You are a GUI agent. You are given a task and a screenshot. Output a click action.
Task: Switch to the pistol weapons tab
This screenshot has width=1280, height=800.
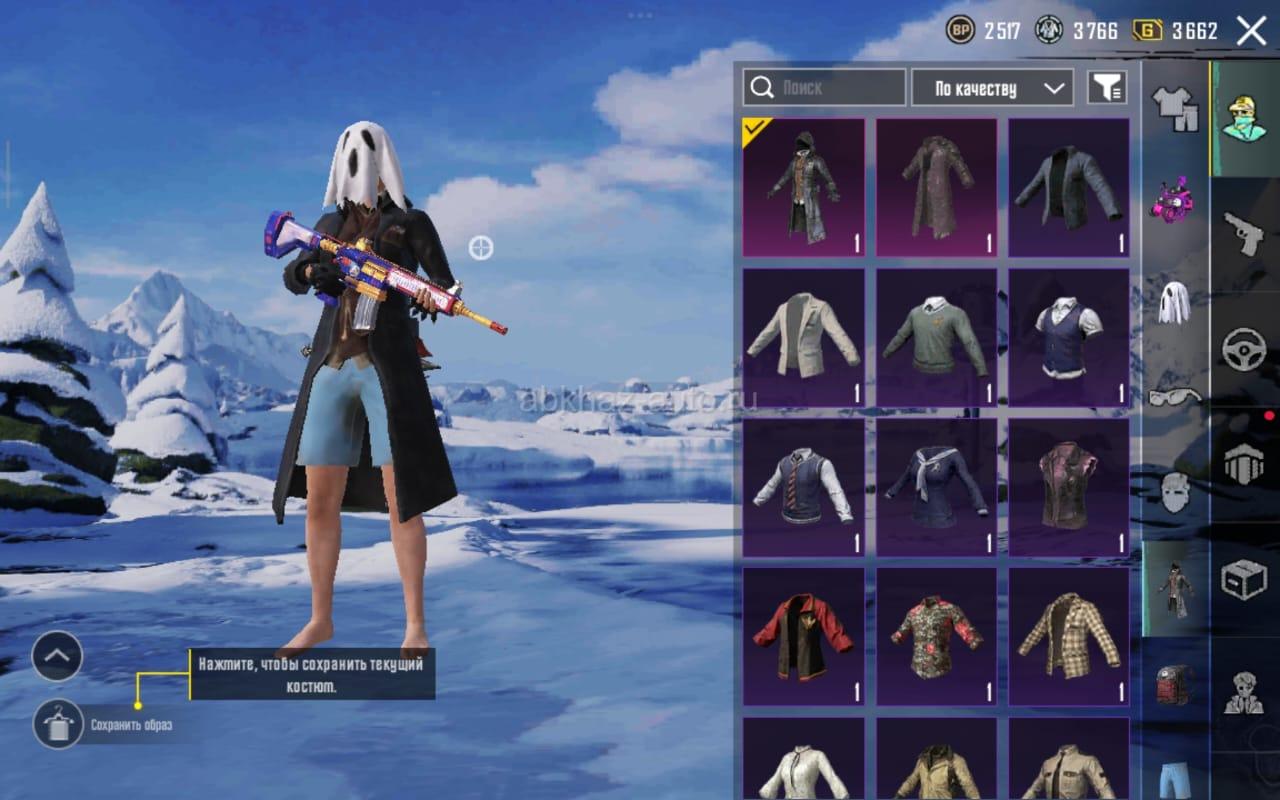click(x=1244, y=235)
